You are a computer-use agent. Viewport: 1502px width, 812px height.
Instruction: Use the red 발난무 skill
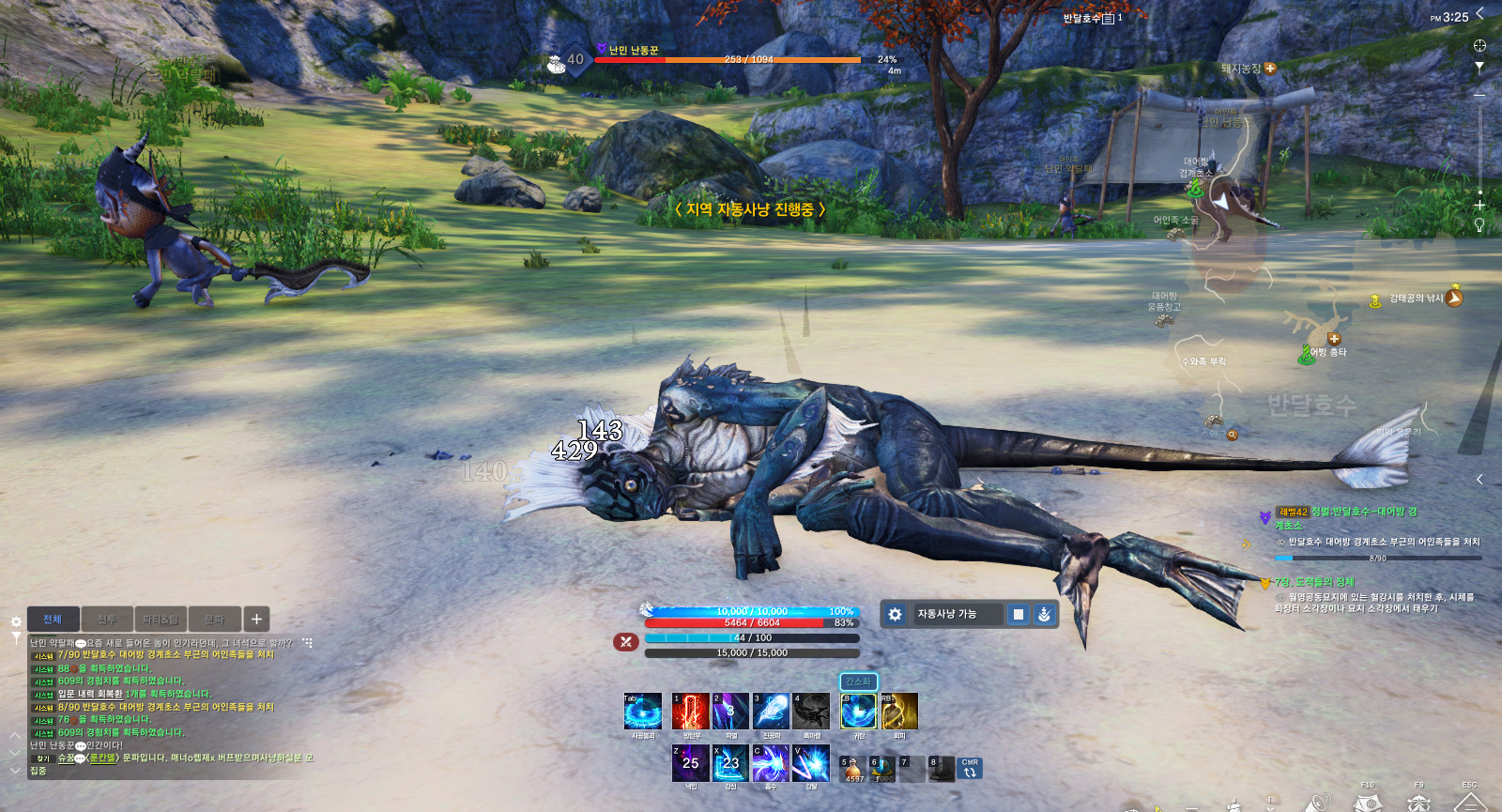click(x=690, y=712)
